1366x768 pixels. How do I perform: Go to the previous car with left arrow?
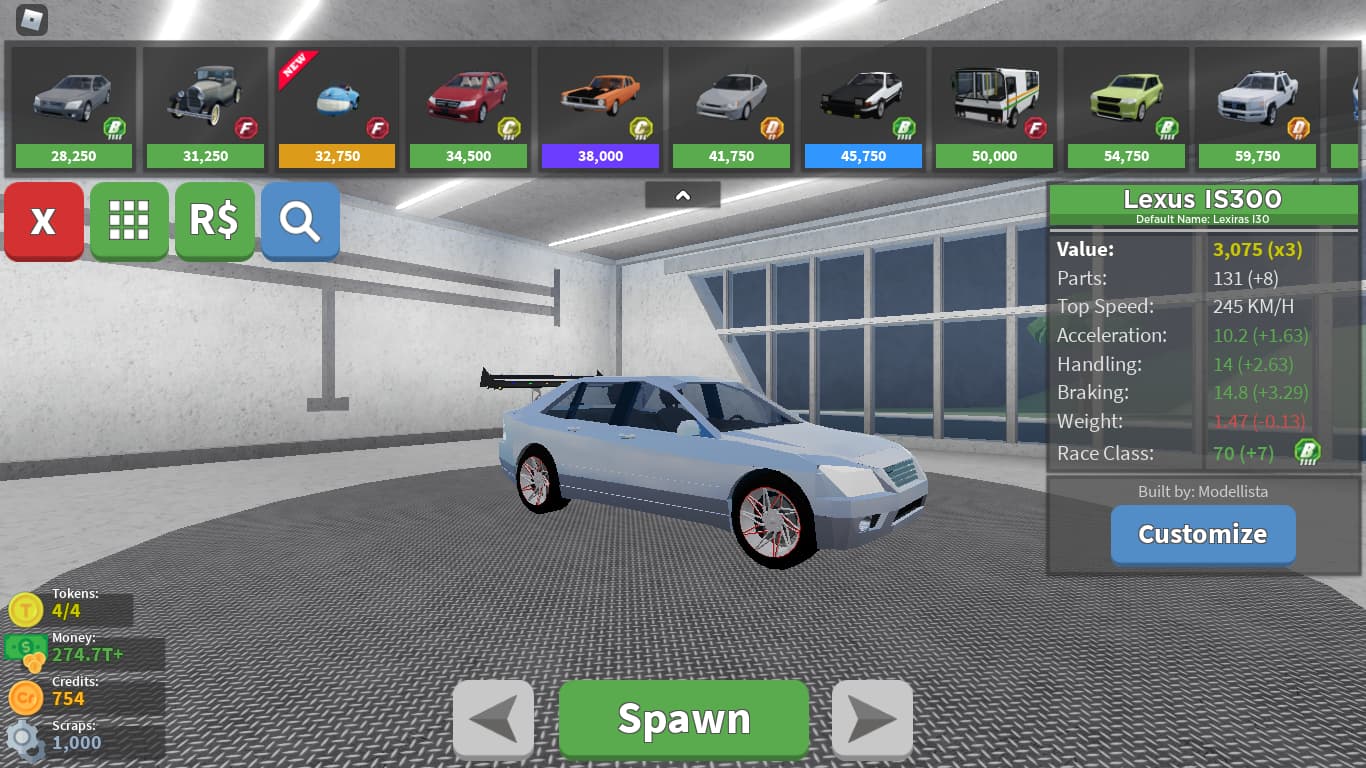click(493, 719)
